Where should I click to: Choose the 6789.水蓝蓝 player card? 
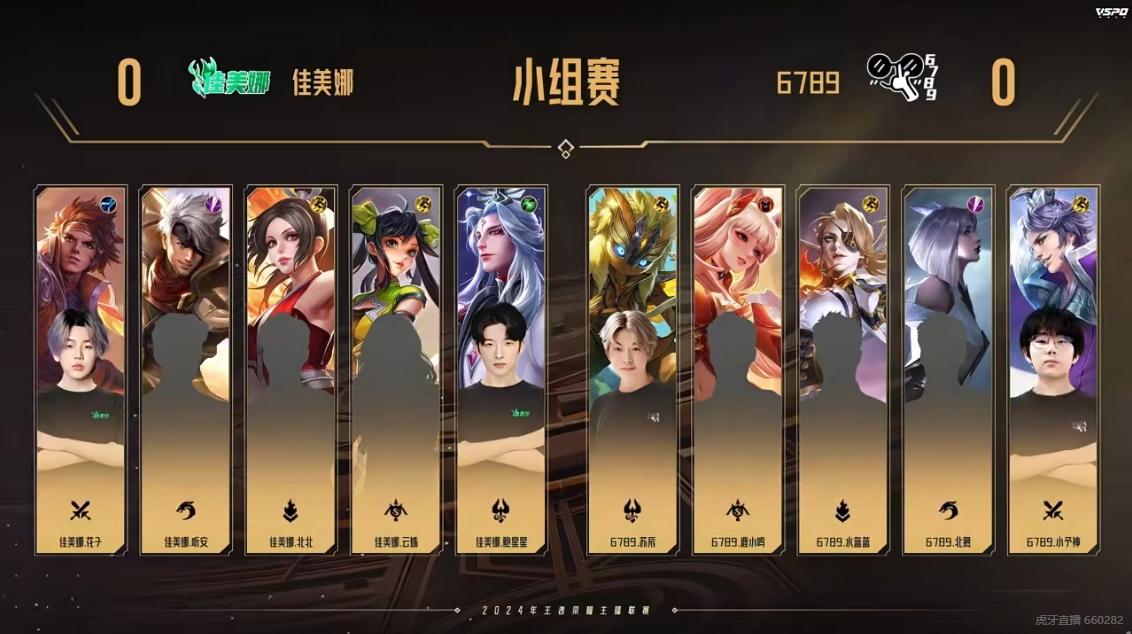click(843, 370)
